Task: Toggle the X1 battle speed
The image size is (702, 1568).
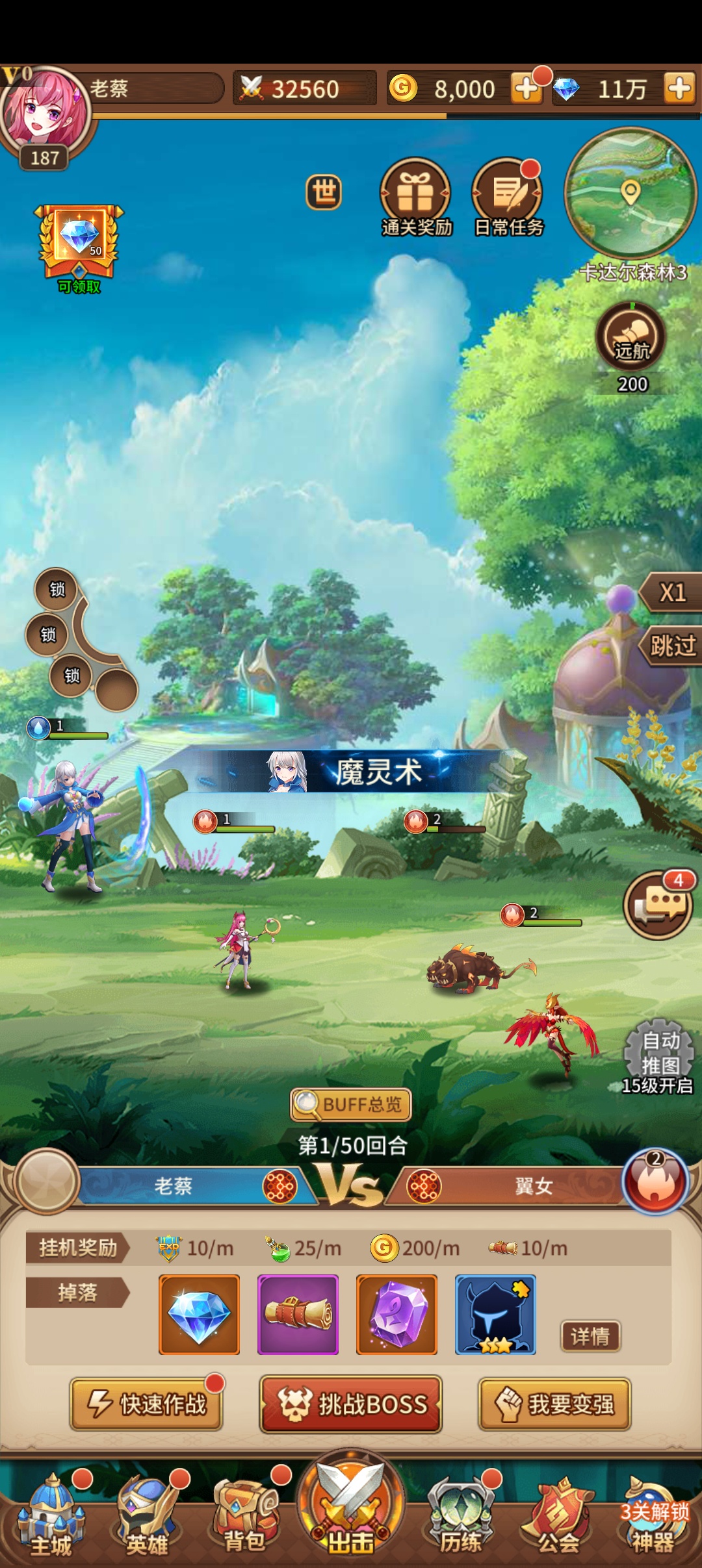Action: click(672, 592)
